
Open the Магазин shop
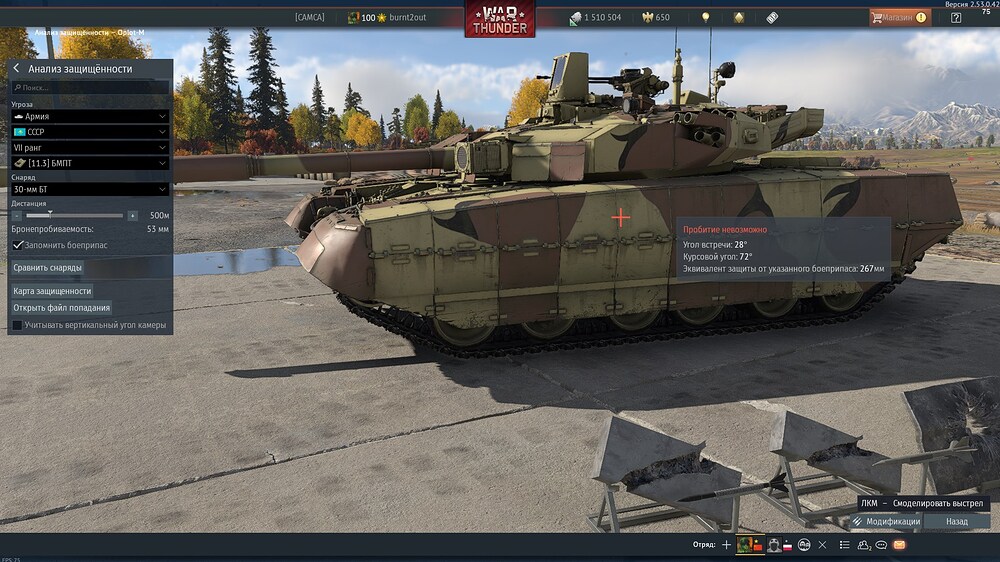tap(900, 17)
